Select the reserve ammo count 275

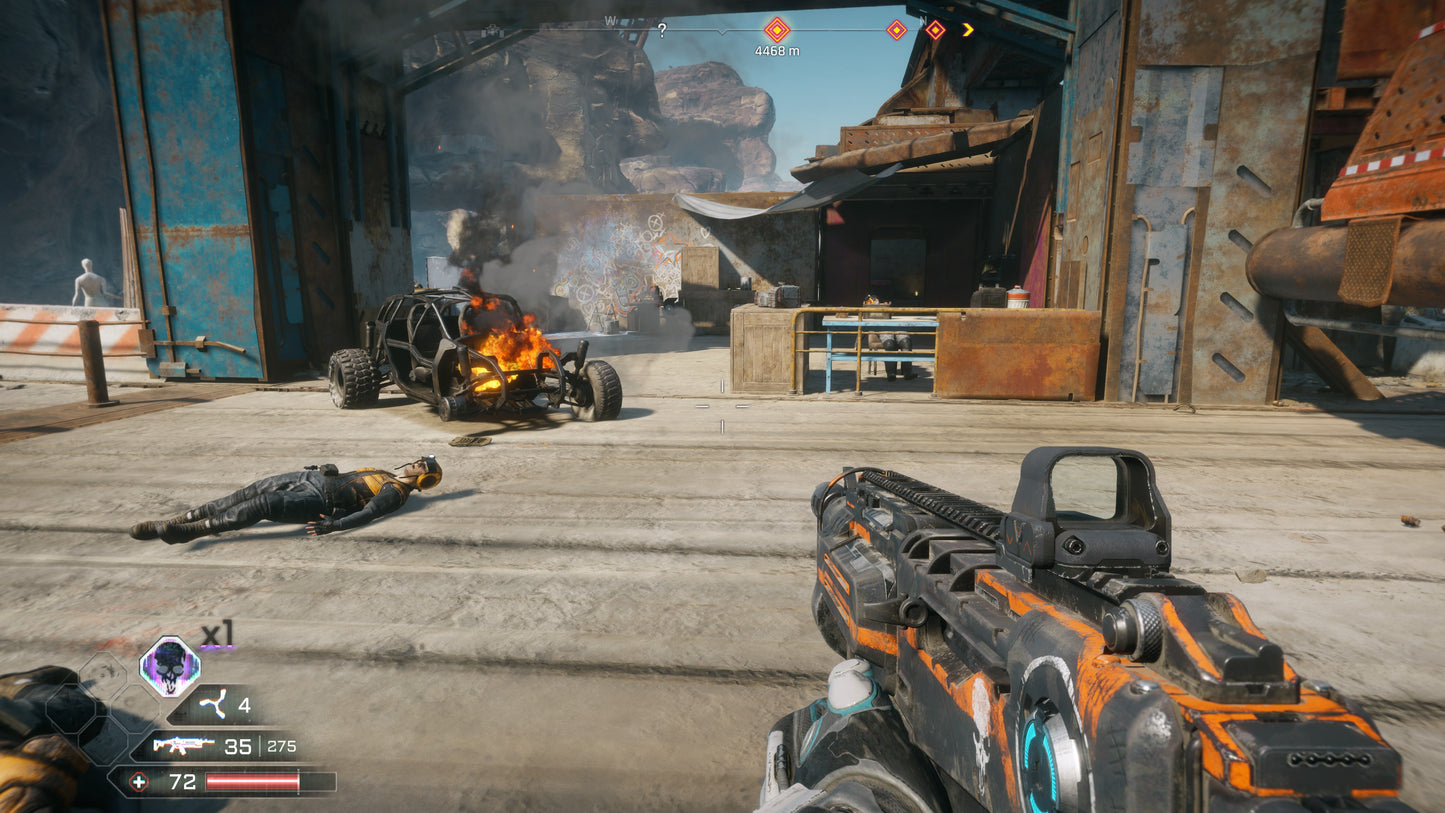click(282, 746)
